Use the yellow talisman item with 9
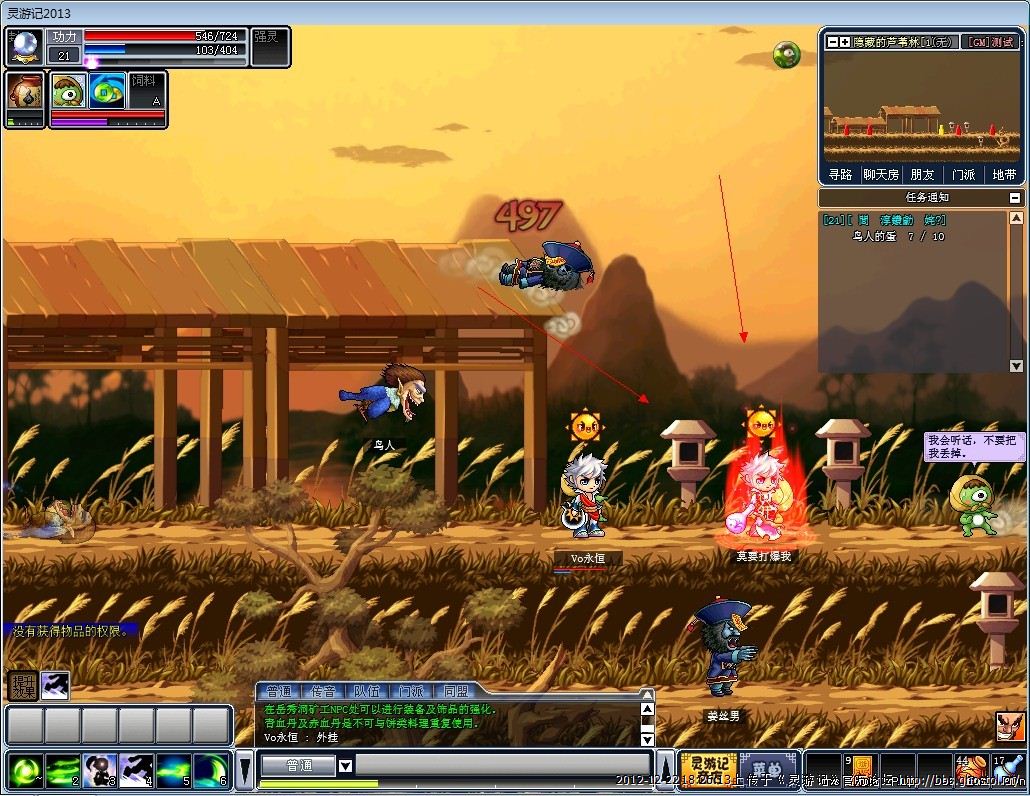1030x796 pixels. 861,771
